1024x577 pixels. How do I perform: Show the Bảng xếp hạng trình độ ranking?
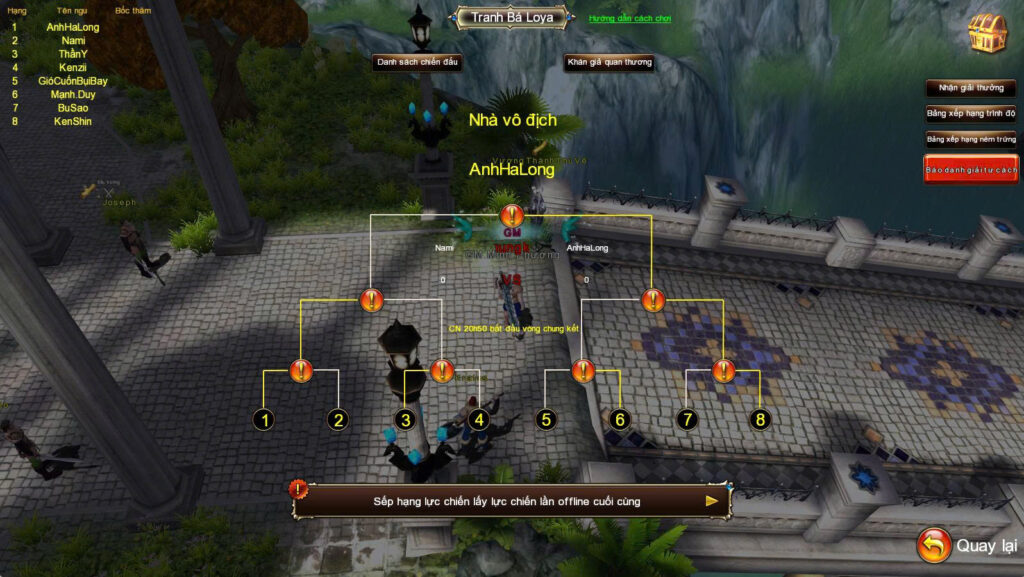tap(970, 113)
